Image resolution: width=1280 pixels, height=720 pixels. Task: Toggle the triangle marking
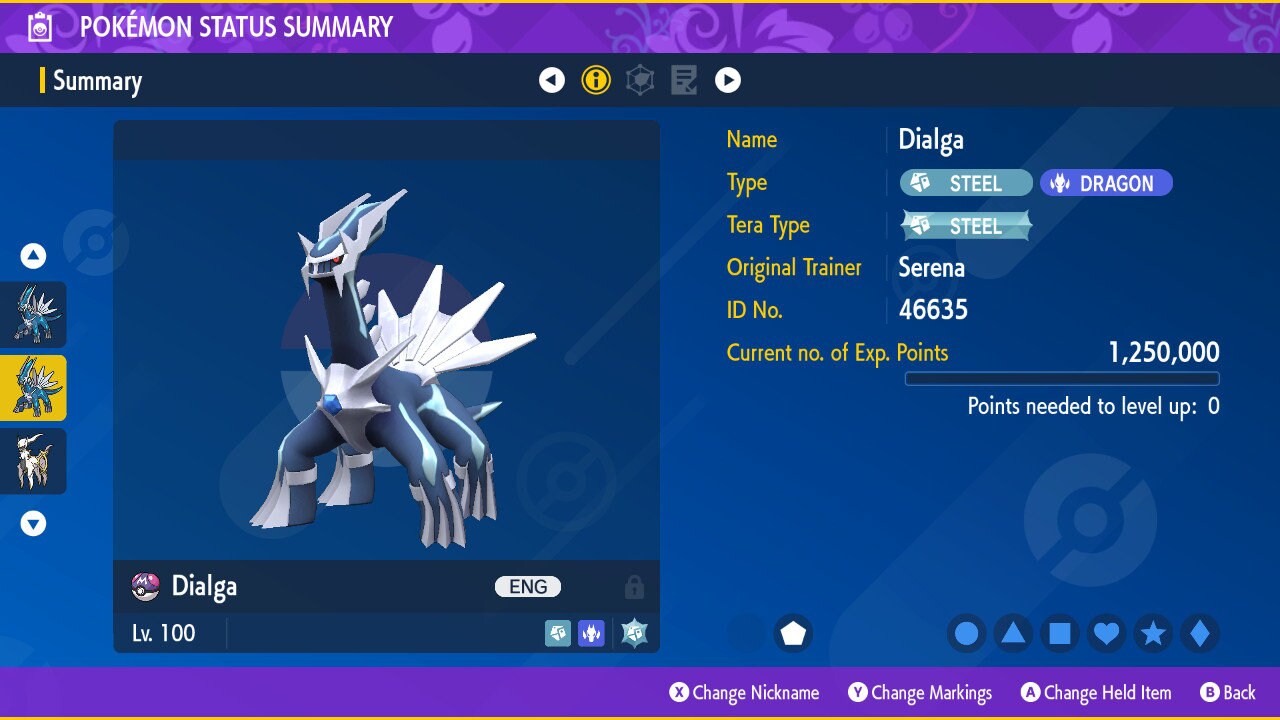[1013, 633]
